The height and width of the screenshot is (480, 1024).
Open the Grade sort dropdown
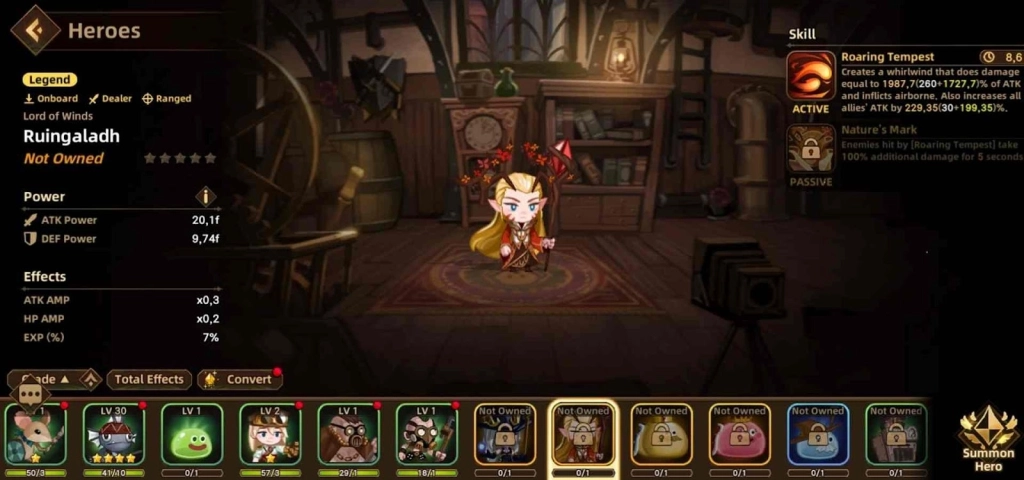[x=48, y=379]
